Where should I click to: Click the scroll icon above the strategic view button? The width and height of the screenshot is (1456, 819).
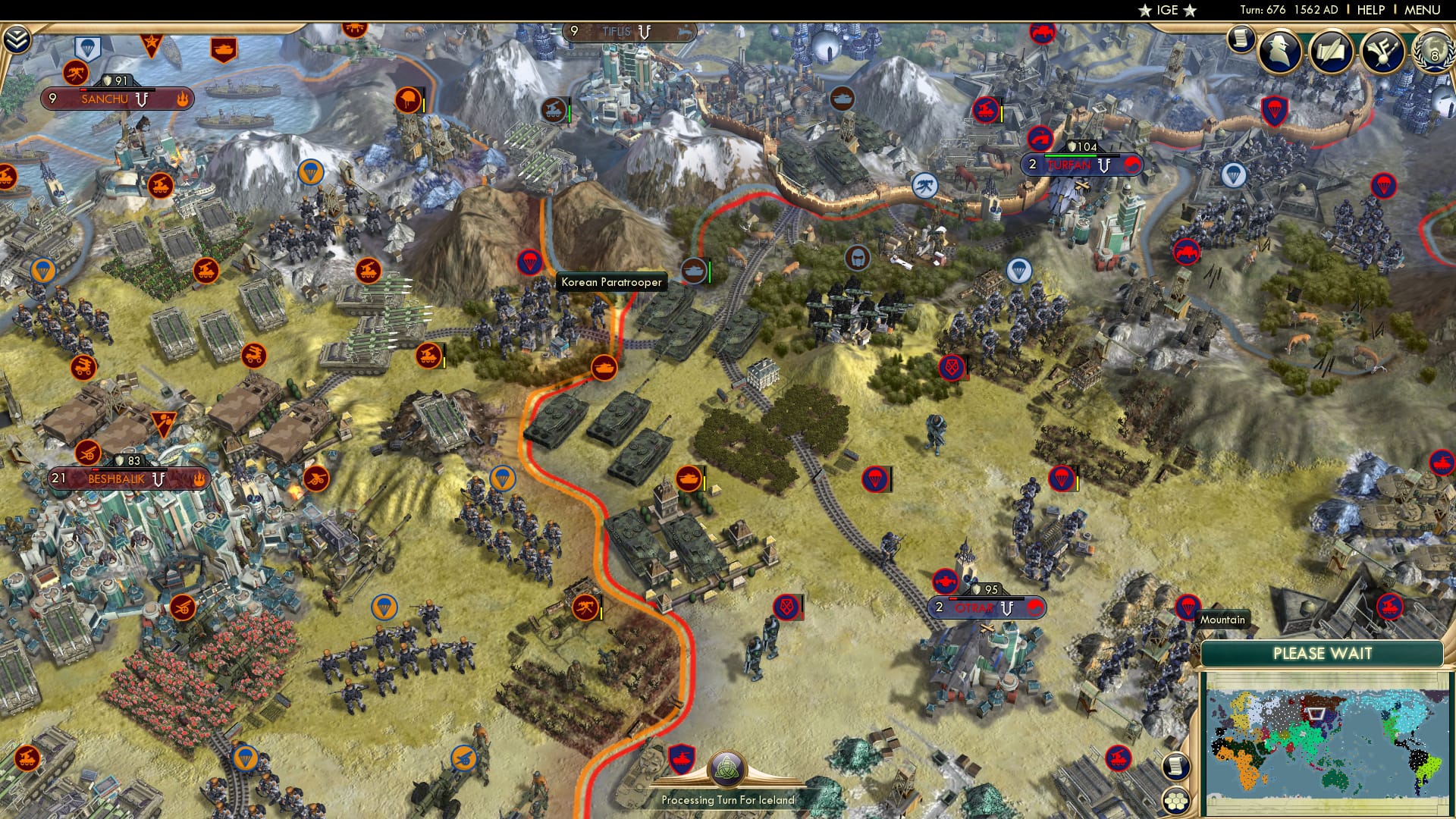pos(1175,766)
